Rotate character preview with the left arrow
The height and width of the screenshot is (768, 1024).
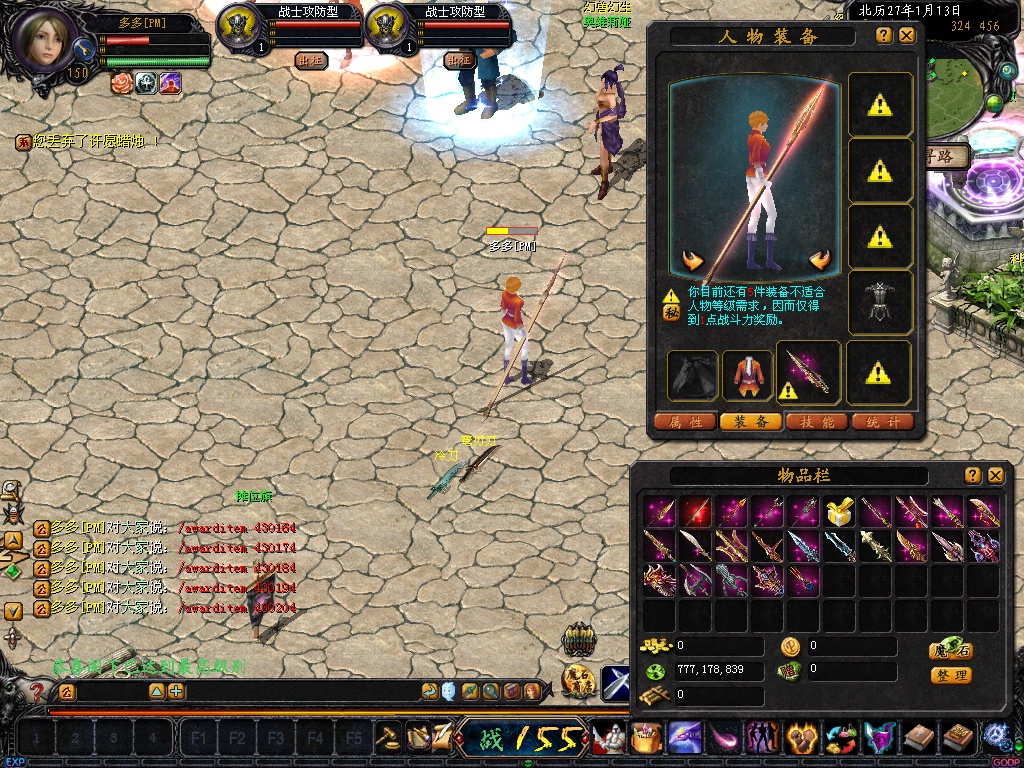coord(692,261)
